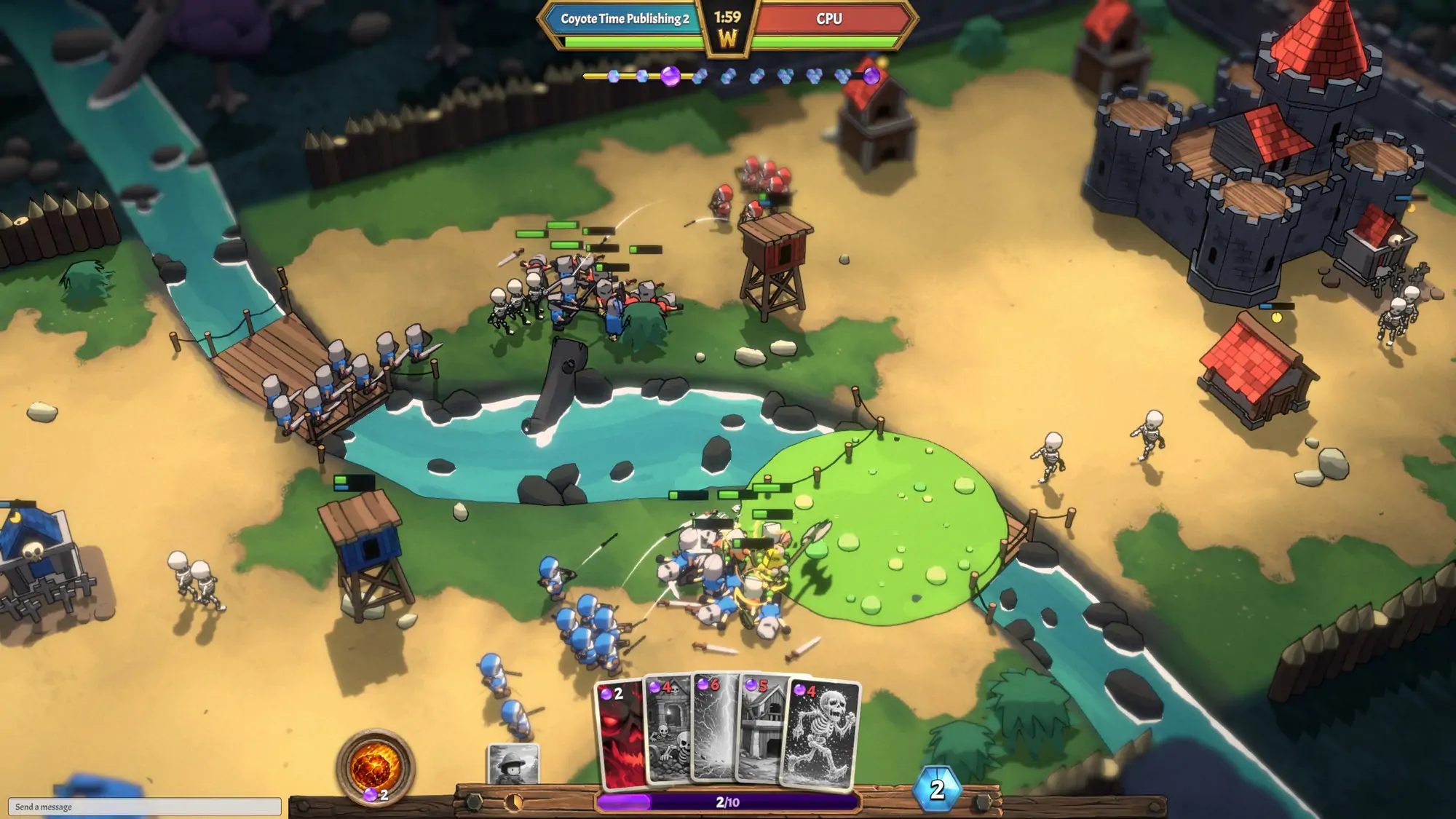
Task: Activate the fireball meteor ability
Action: coord(375,767)
